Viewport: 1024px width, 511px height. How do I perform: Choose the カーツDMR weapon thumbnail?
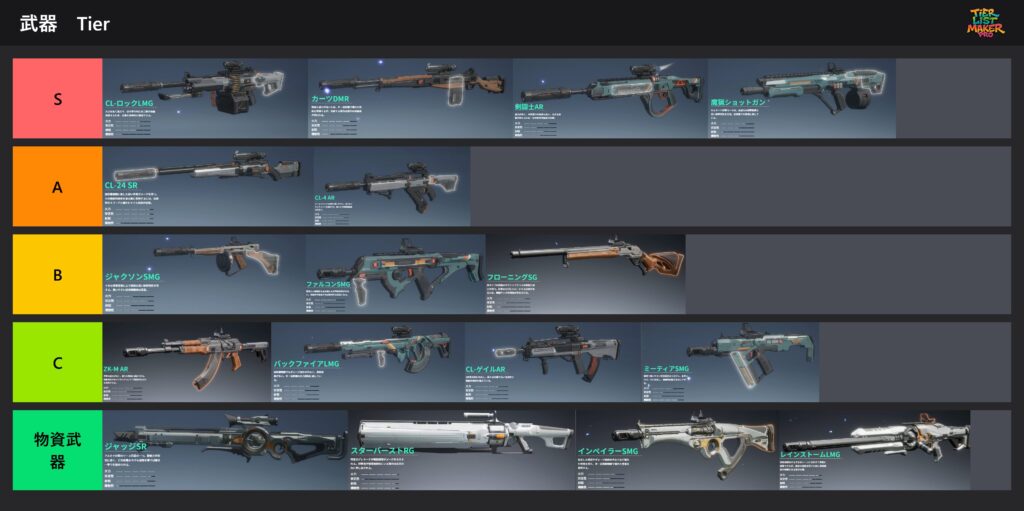click(x=410, y=98)
